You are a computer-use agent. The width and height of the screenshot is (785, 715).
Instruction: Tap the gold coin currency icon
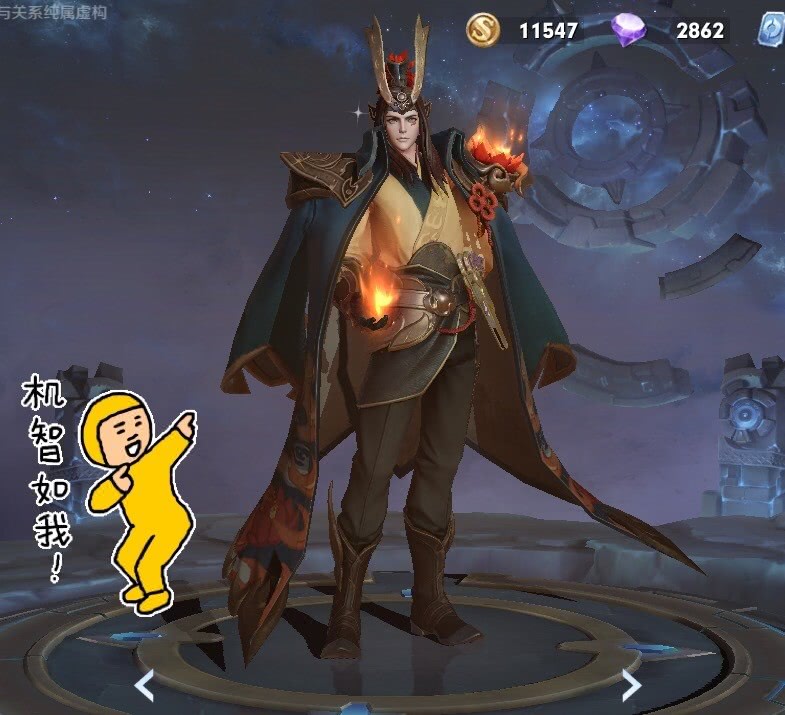[x=483, y=31]
